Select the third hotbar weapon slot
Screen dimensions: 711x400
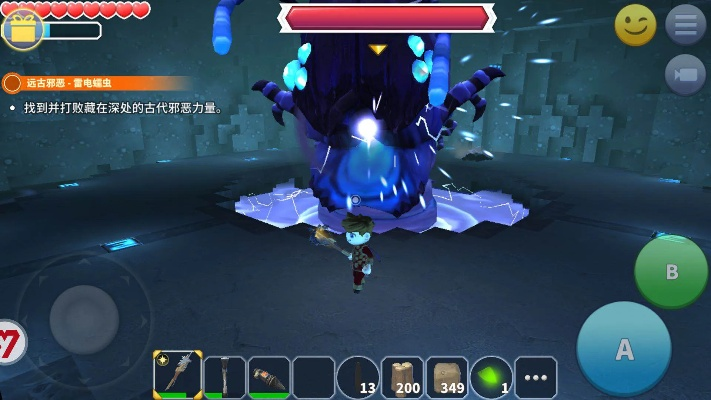(269, 376)
